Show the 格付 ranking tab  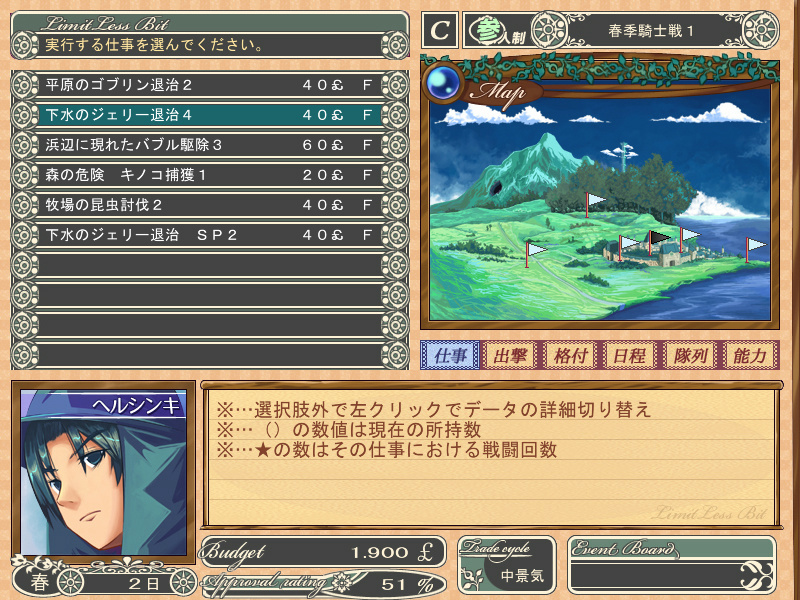[x=570, y=356]
